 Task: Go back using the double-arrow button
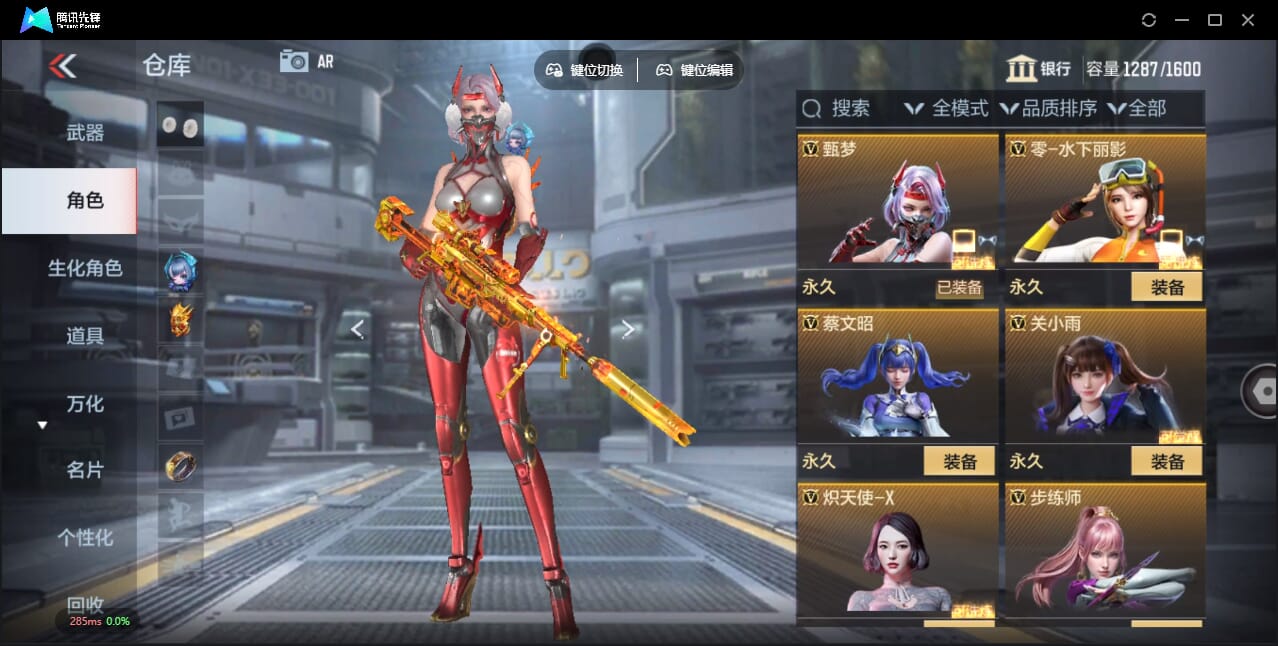[x=62, y=66]
